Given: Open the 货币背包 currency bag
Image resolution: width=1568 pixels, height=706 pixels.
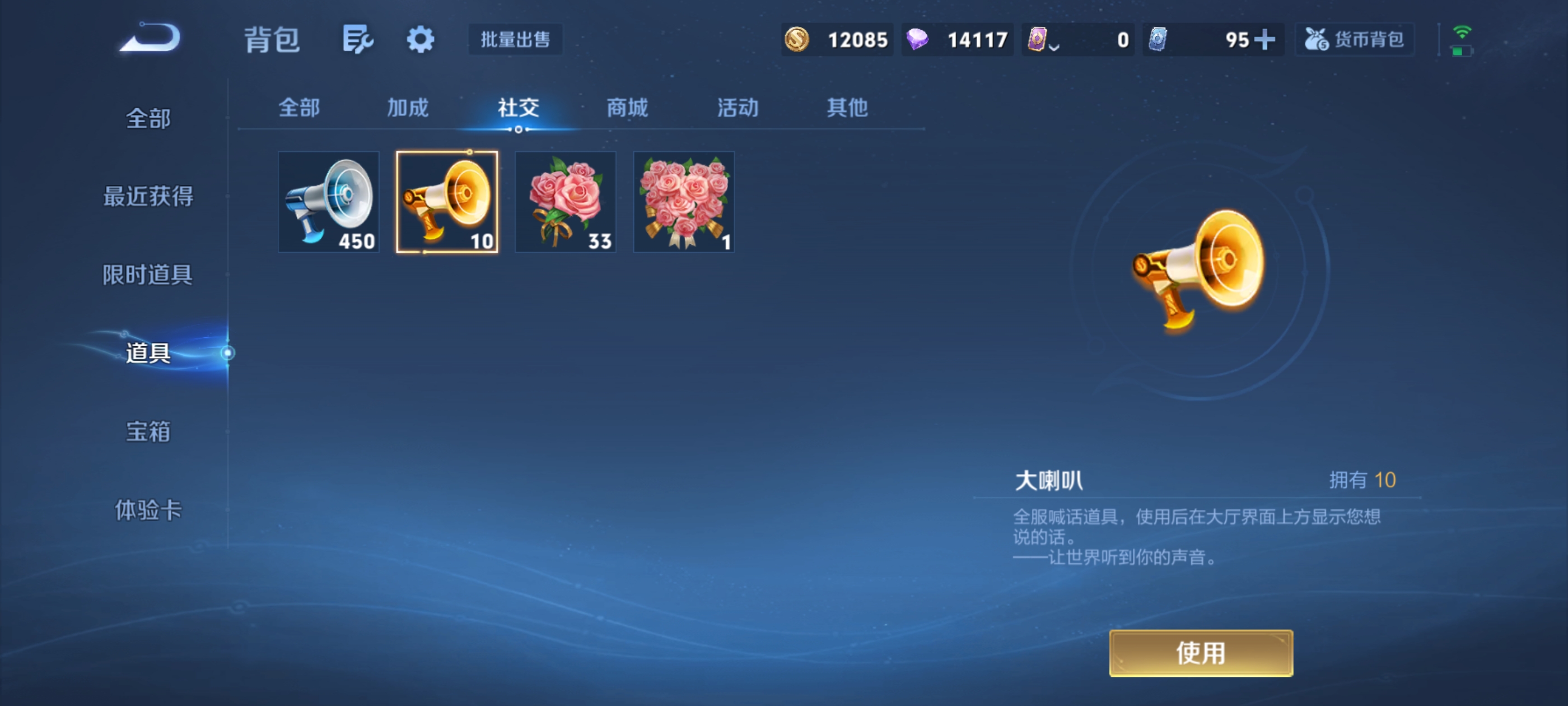Looking at the screenshot, I should point(1355,39).
